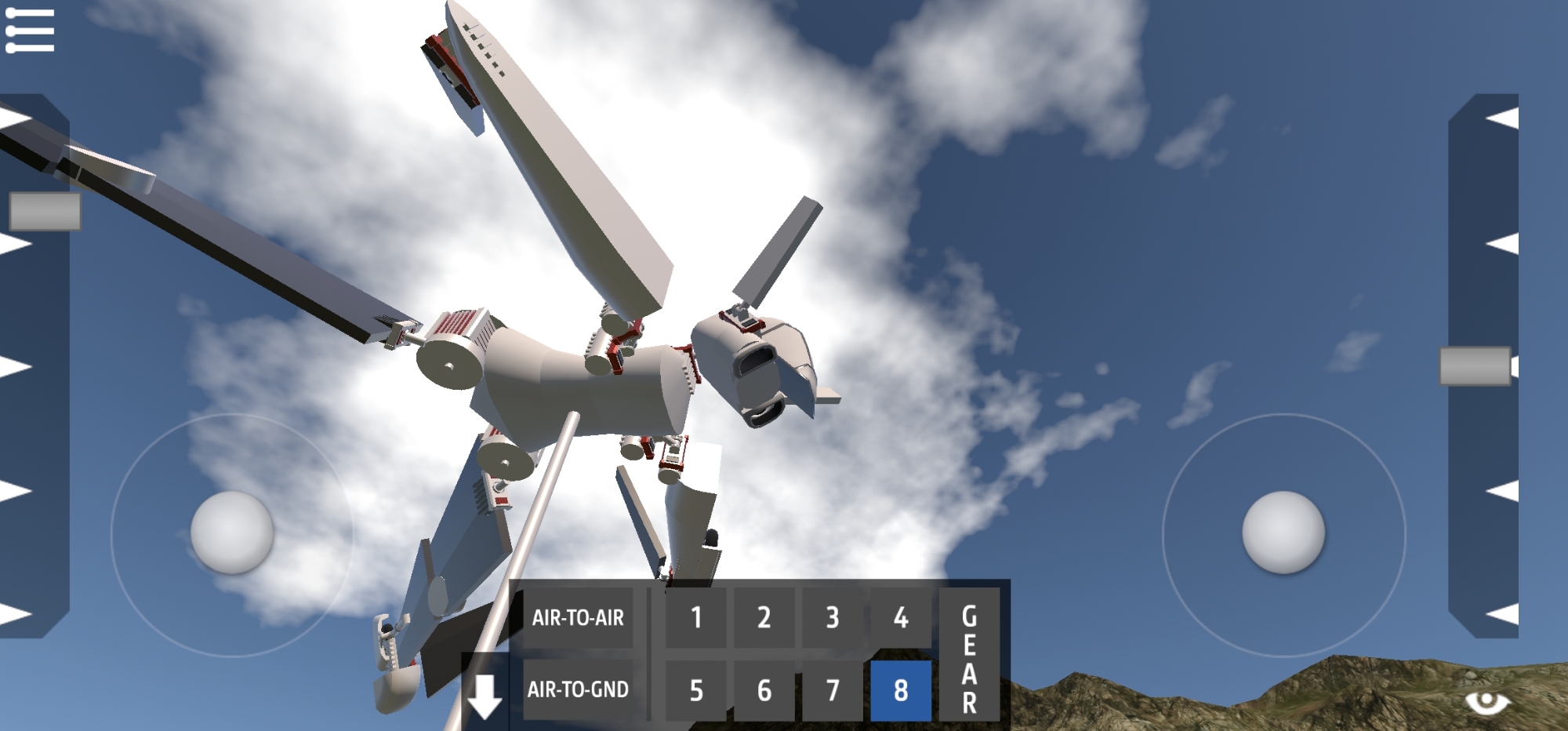Screen dimensions: 1568x731
Task: Activate group 3
Action: [832, 618]
